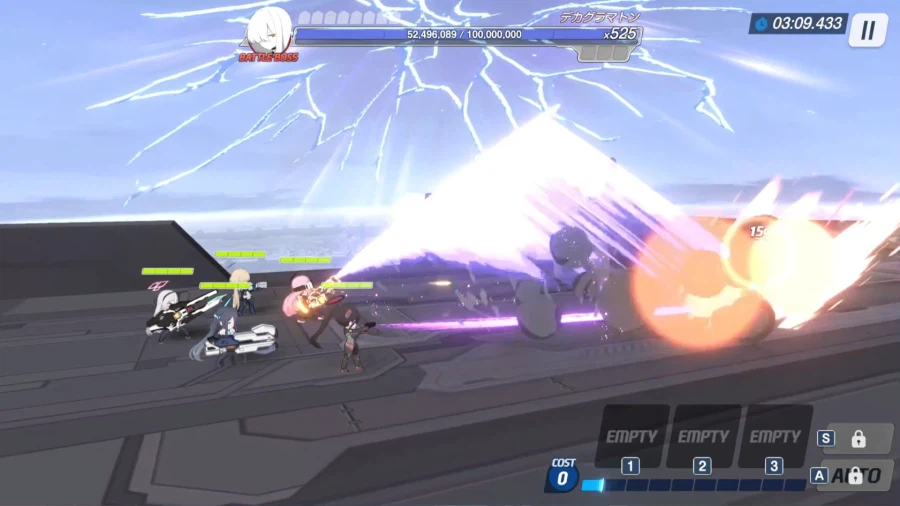Toggle the locked AUTO battle button
The image size is (900, 506).
tap(858, 475)
